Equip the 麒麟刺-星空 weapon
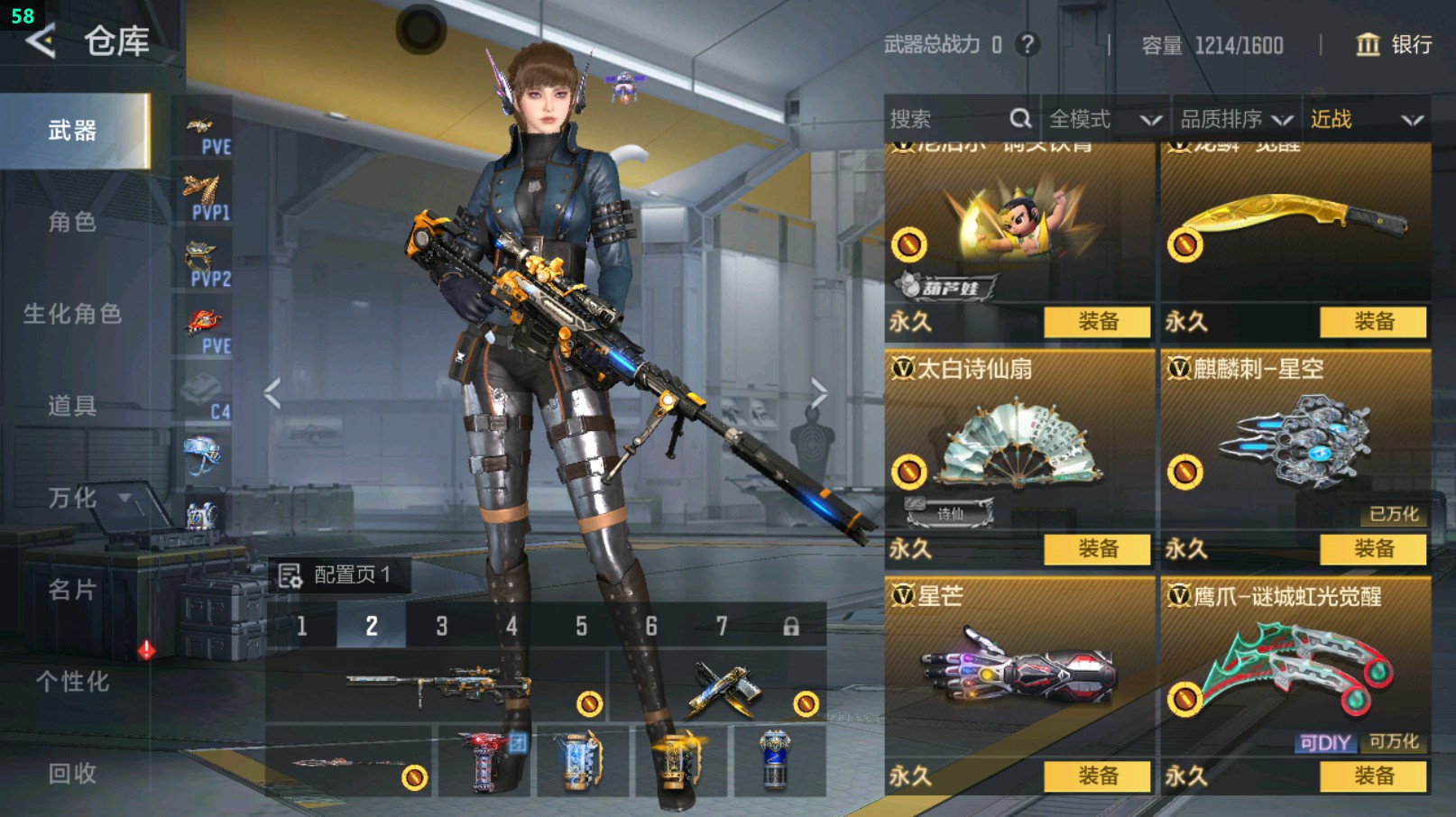 click(1373, 548)
